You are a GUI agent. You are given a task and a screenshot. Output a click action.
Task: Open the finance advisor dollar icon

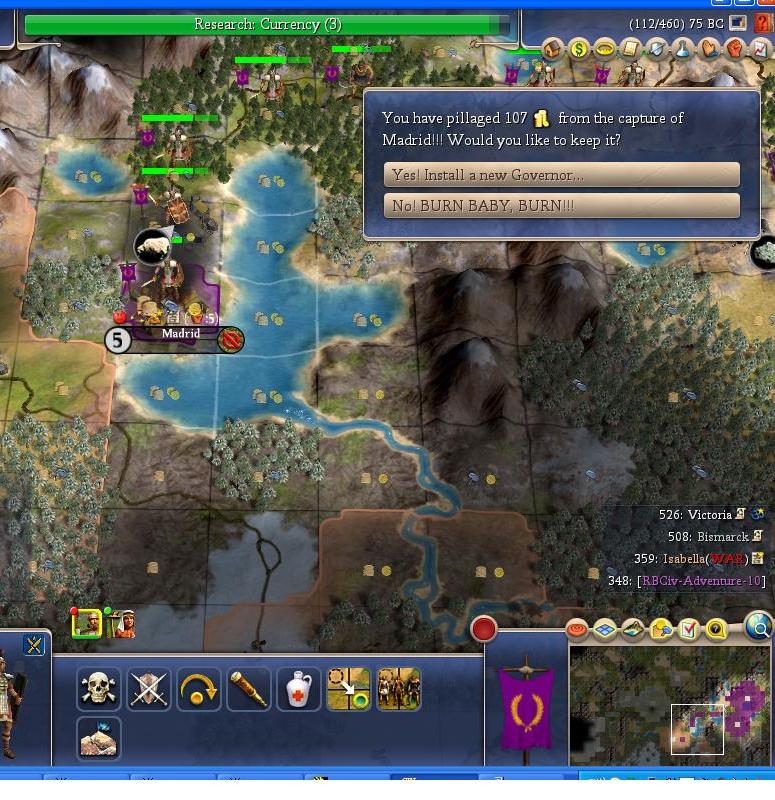point(578,48)
